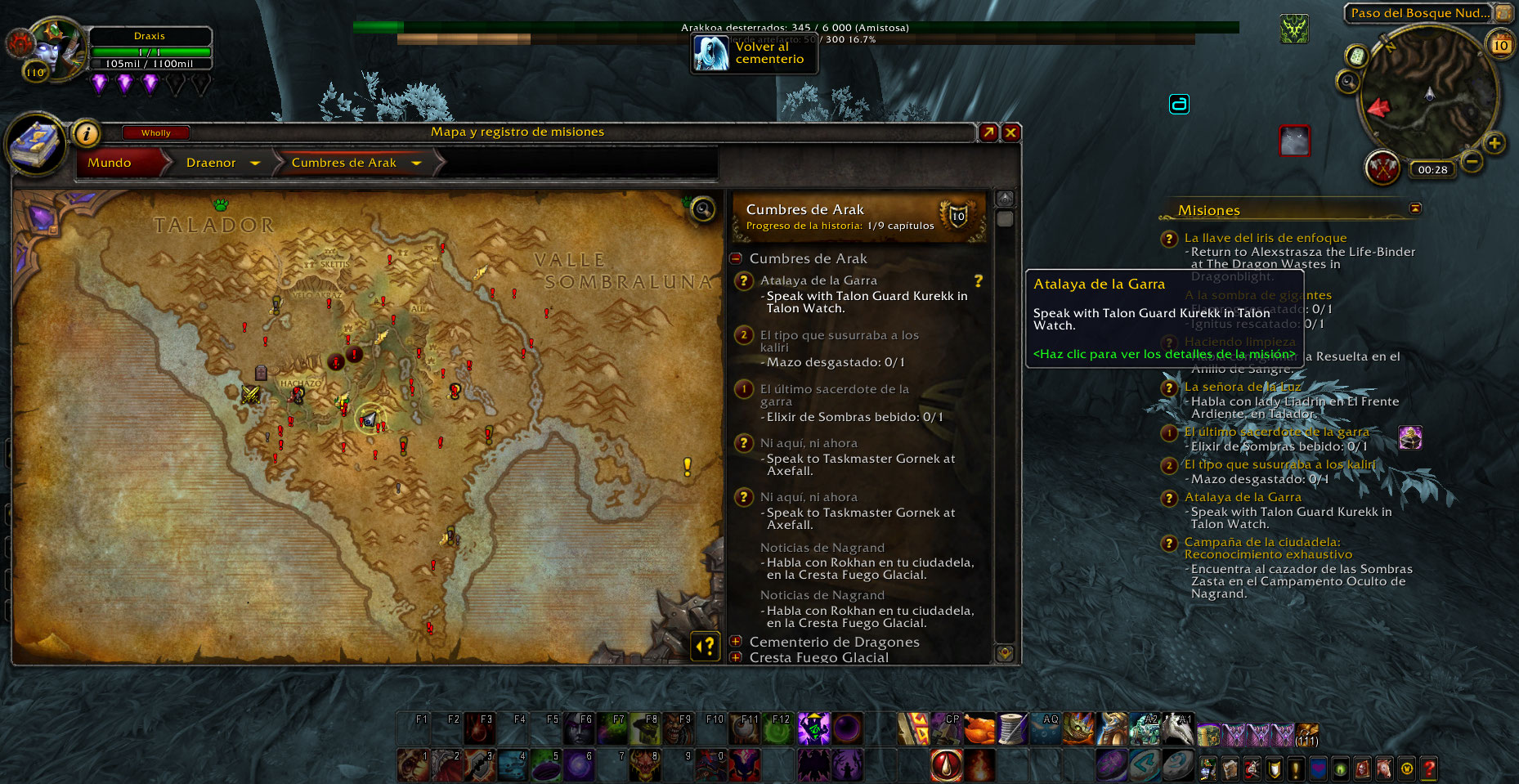Expand the Cementerio de Dragones quest header
The height and width of the screenshot is (784, 1519).
tap(736, 642)
